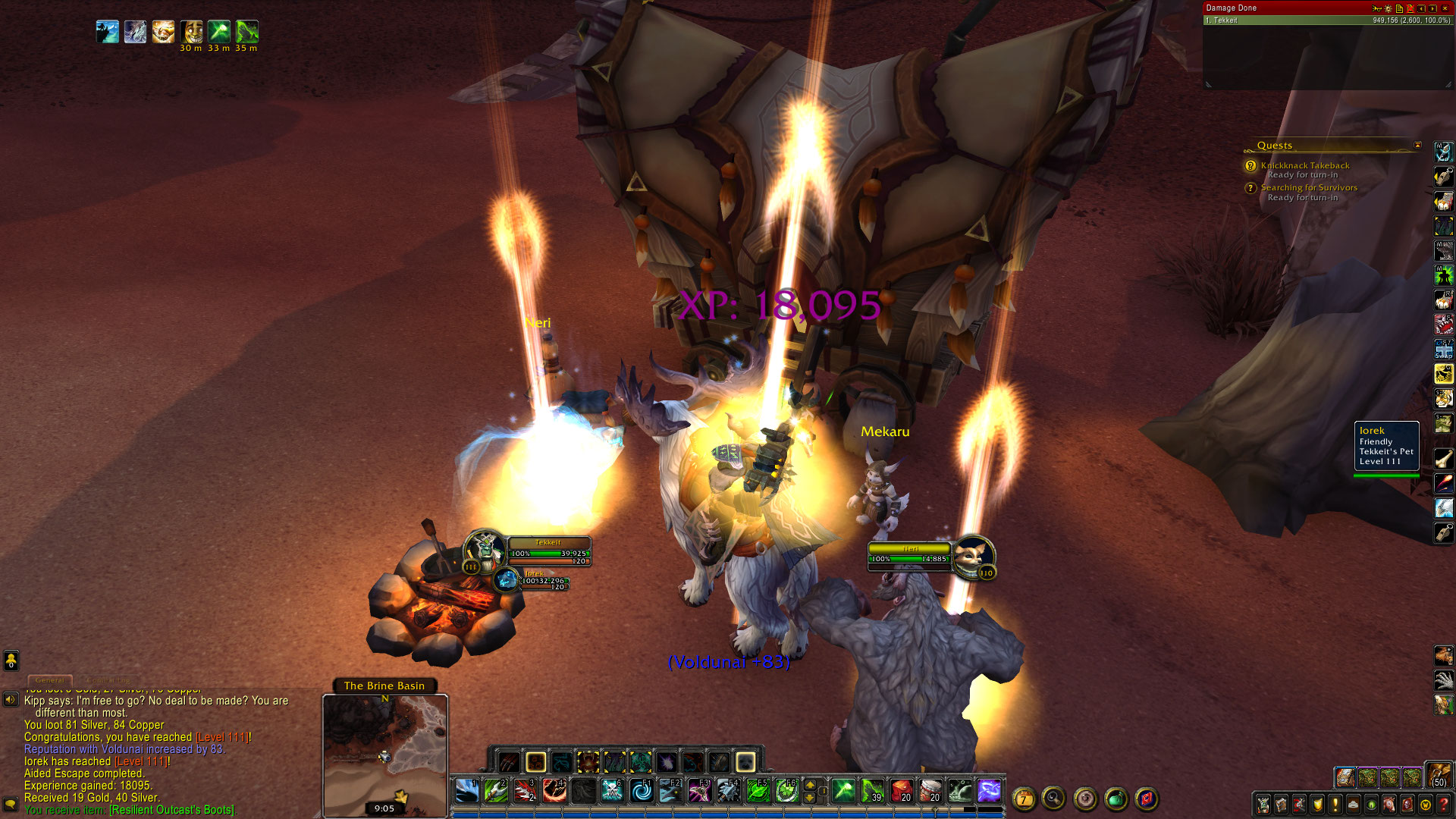Open the Searching for Survivors quest
This screenshot has width=1456, height=819.
coord(1309,187)
